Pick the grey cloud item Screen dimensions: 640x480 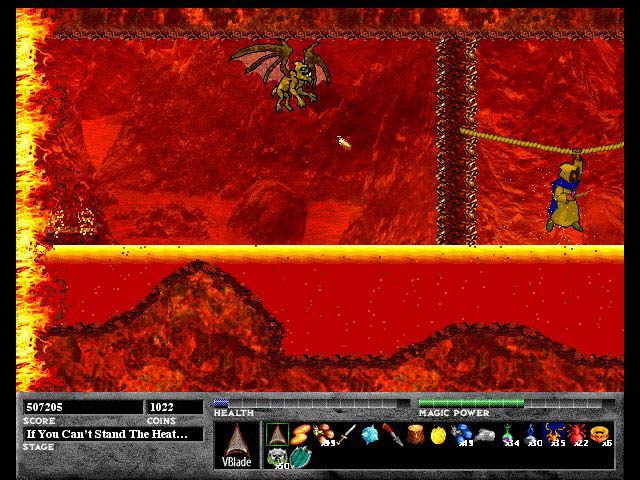point(484,435)
